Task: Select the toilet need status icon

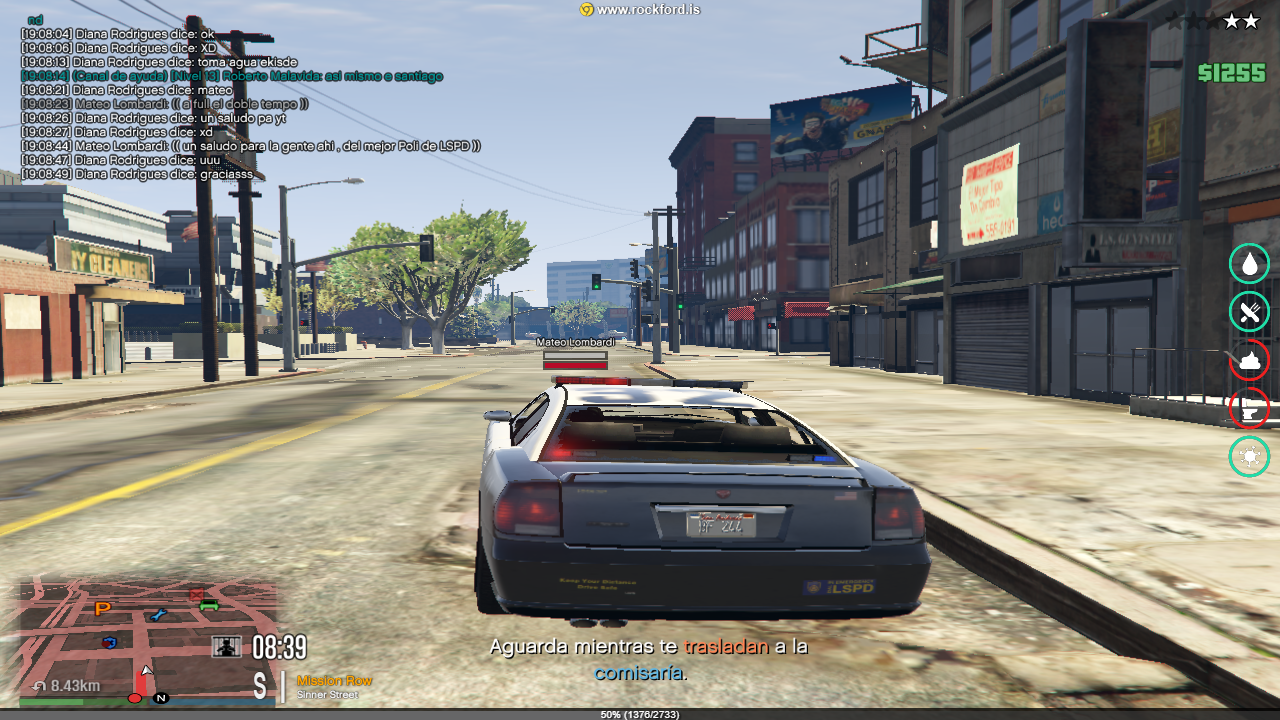Action: coord(1249,408)
